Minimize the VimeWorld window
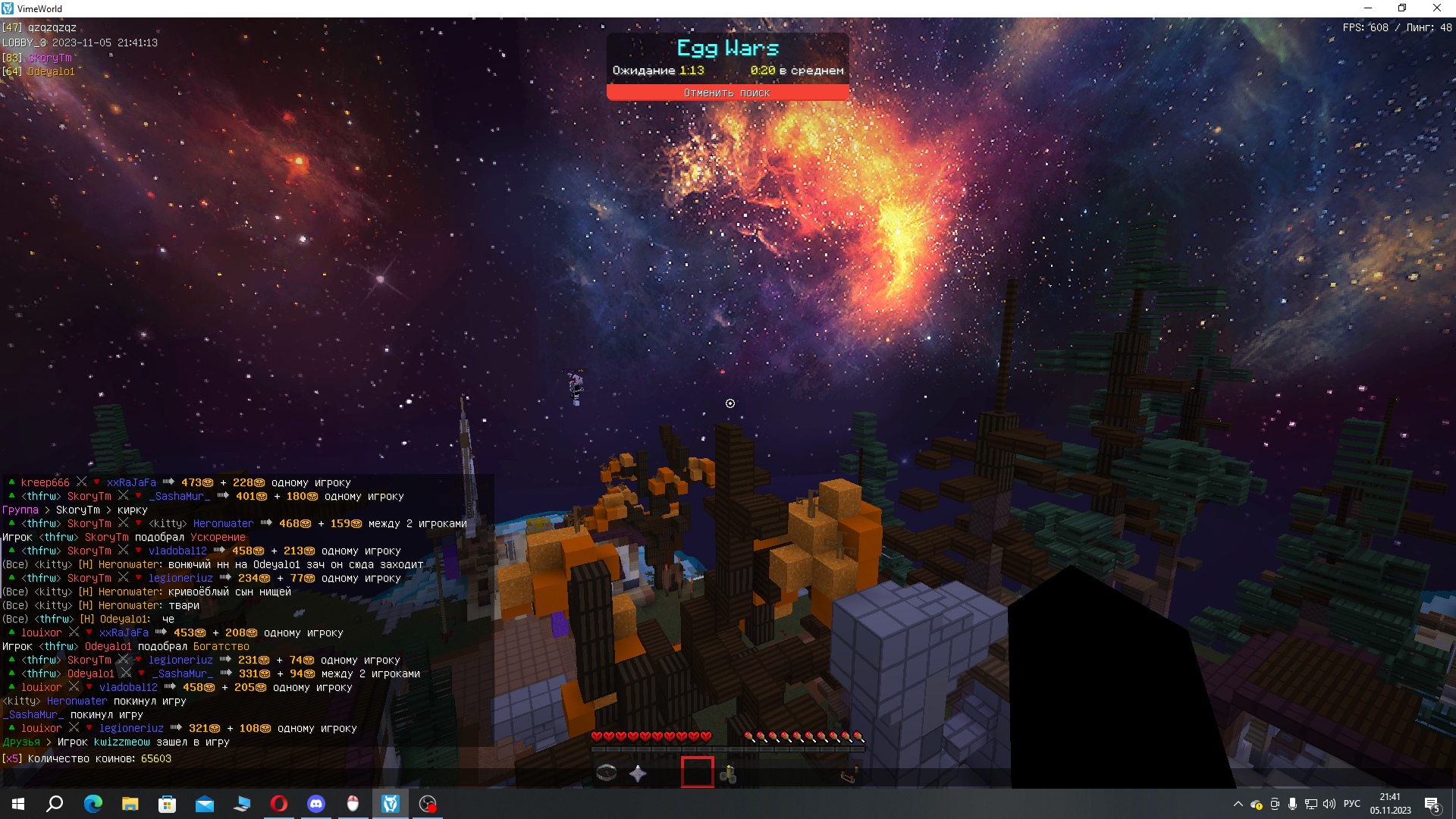The width and height of the screenshot is (1456, 819). [x=1368, y=8]
